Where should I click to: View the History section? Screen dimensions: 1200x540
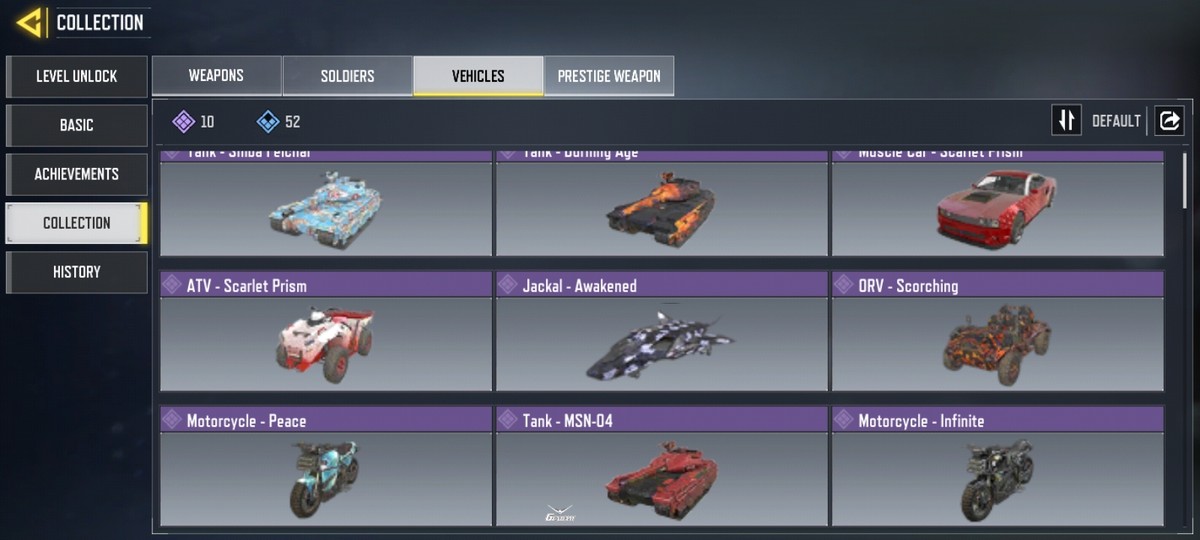click(x=76, y=272)
